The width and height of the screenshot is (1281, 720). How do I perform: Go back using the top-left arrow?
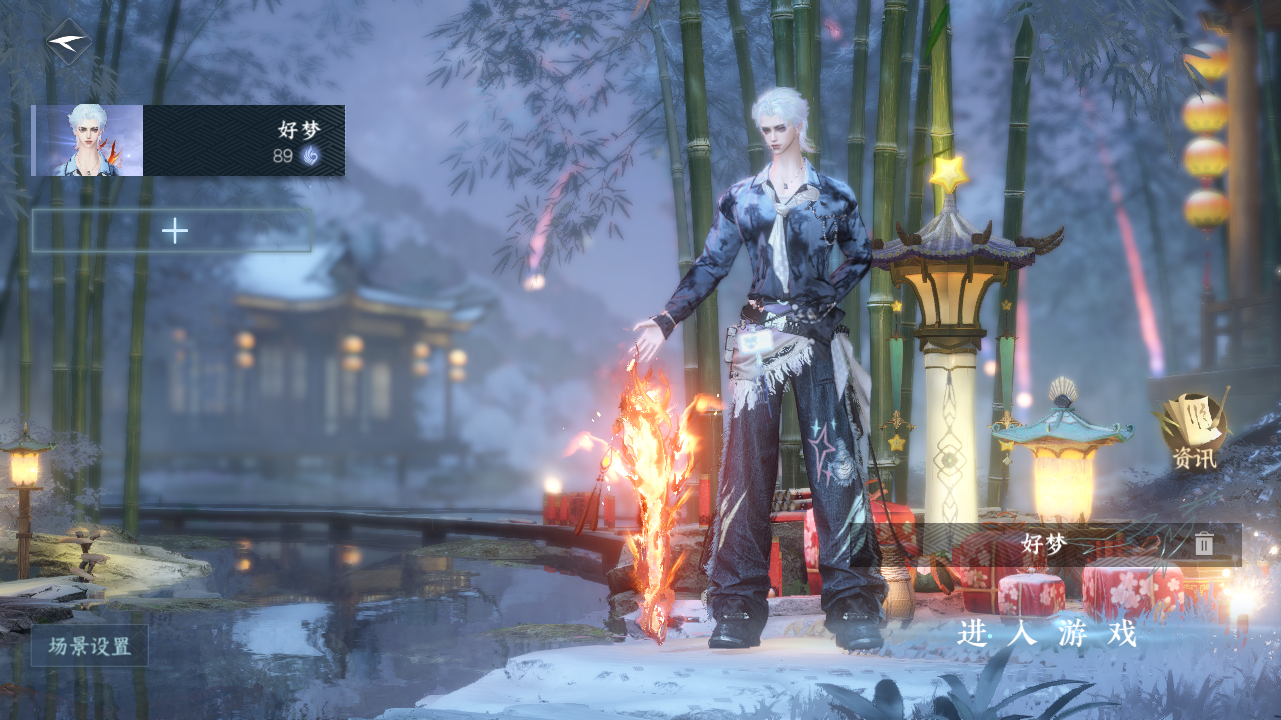68,42
